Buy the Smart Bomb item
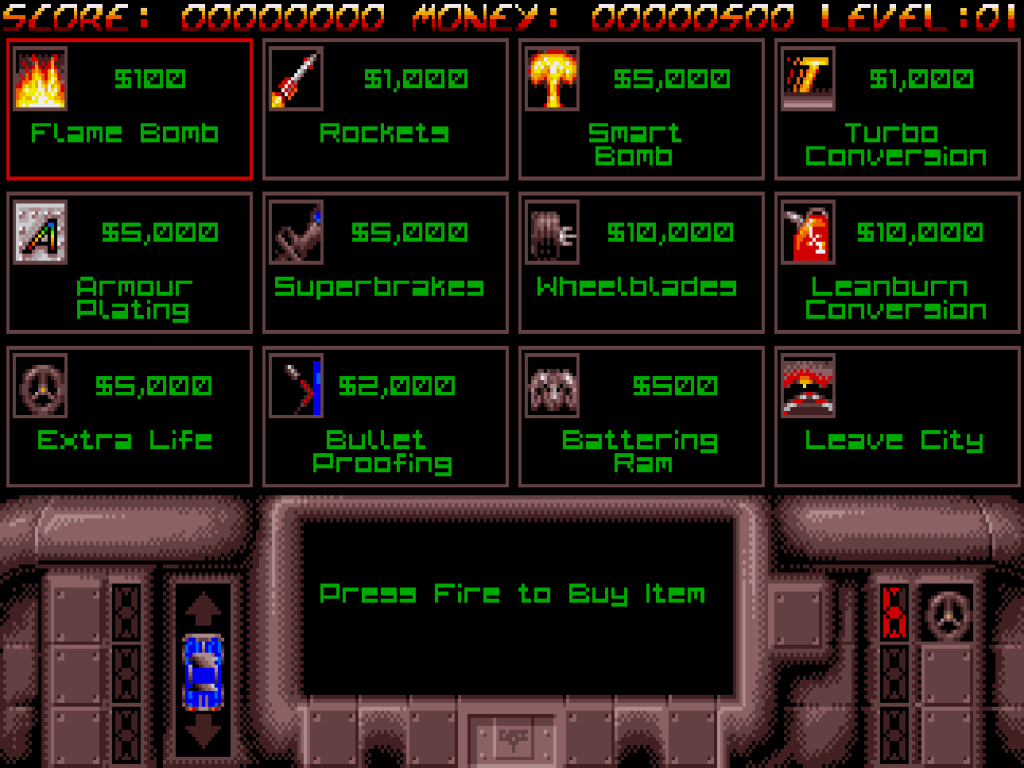 click(x=641, y=109)
